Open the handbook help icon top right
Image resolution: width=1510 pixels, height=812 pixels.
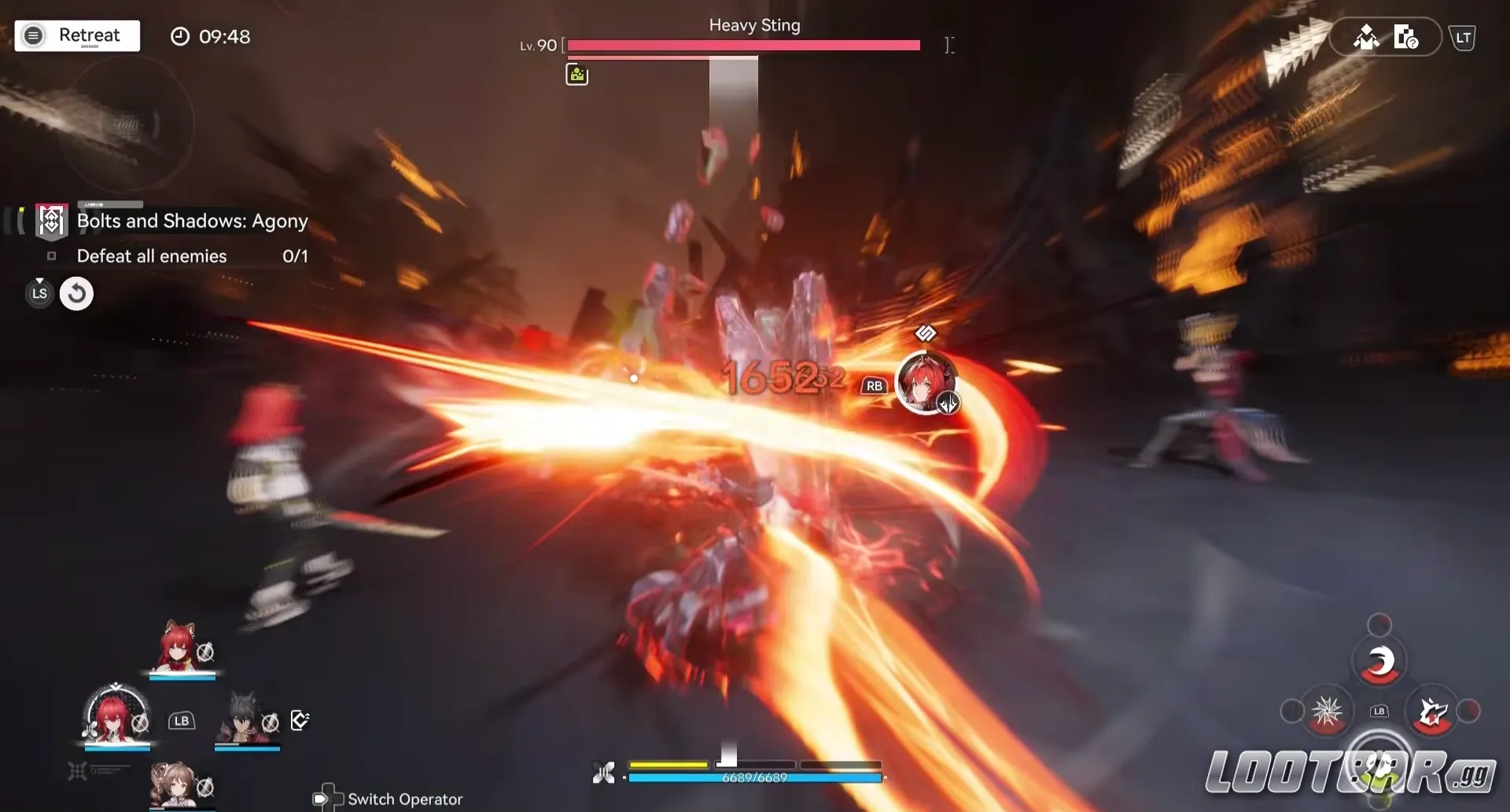click(x=1407, y=36)
